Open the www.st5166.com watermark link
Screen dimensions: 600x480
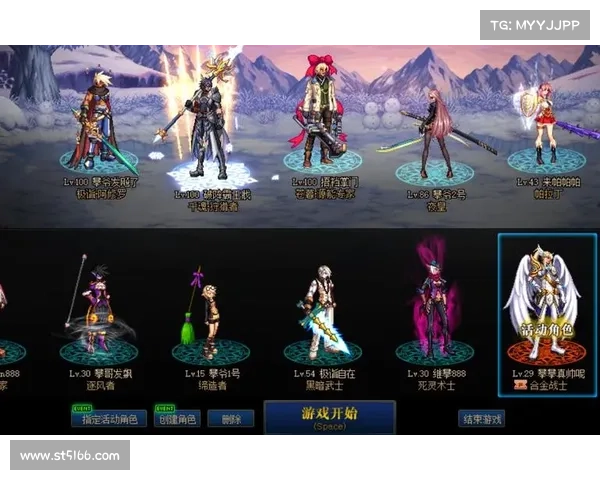pyautogui.click(x=70, y=456)
